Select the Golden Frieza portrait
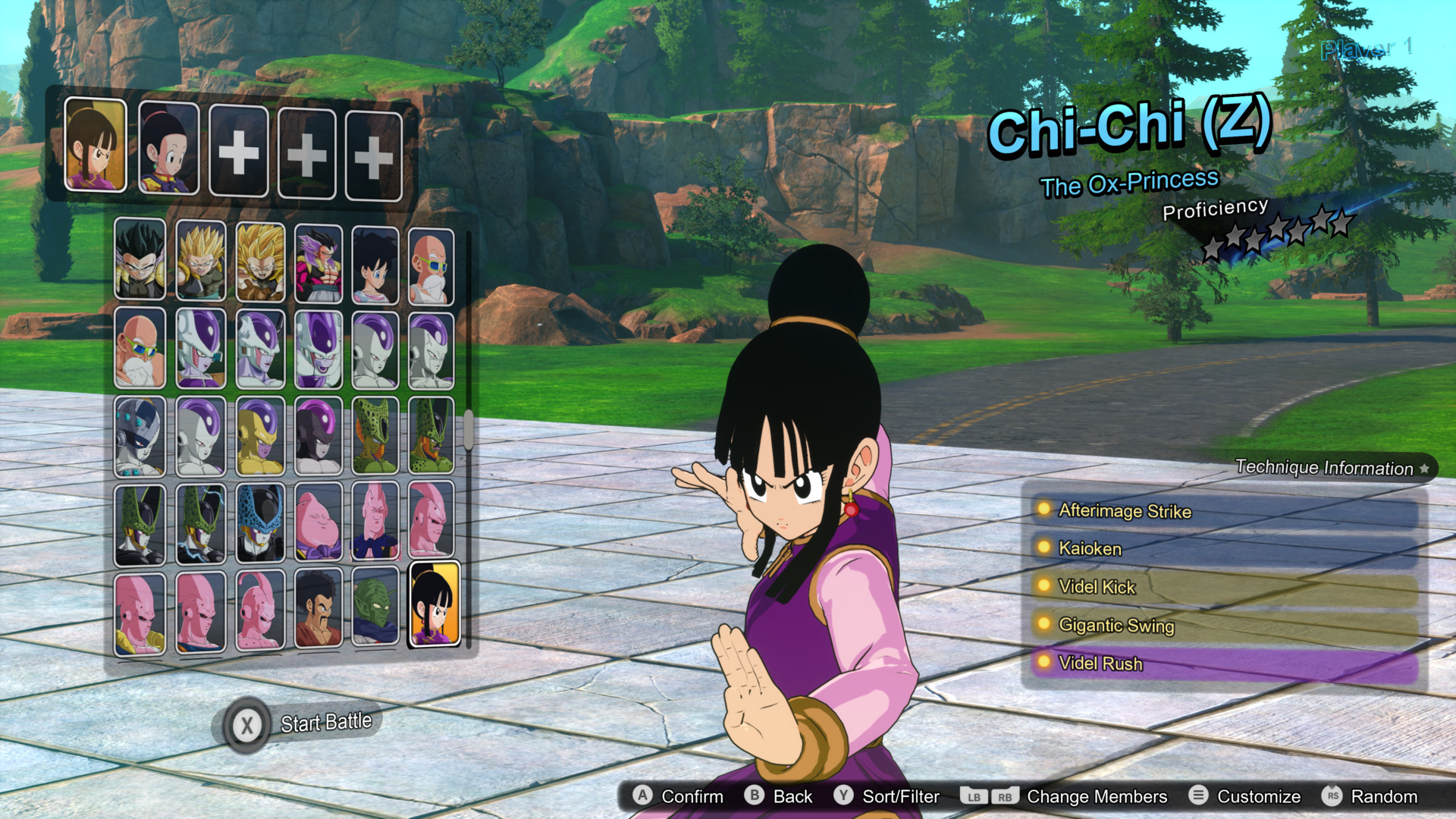Viewport: 1456px width, 819px height. click(x=260, y=436)
